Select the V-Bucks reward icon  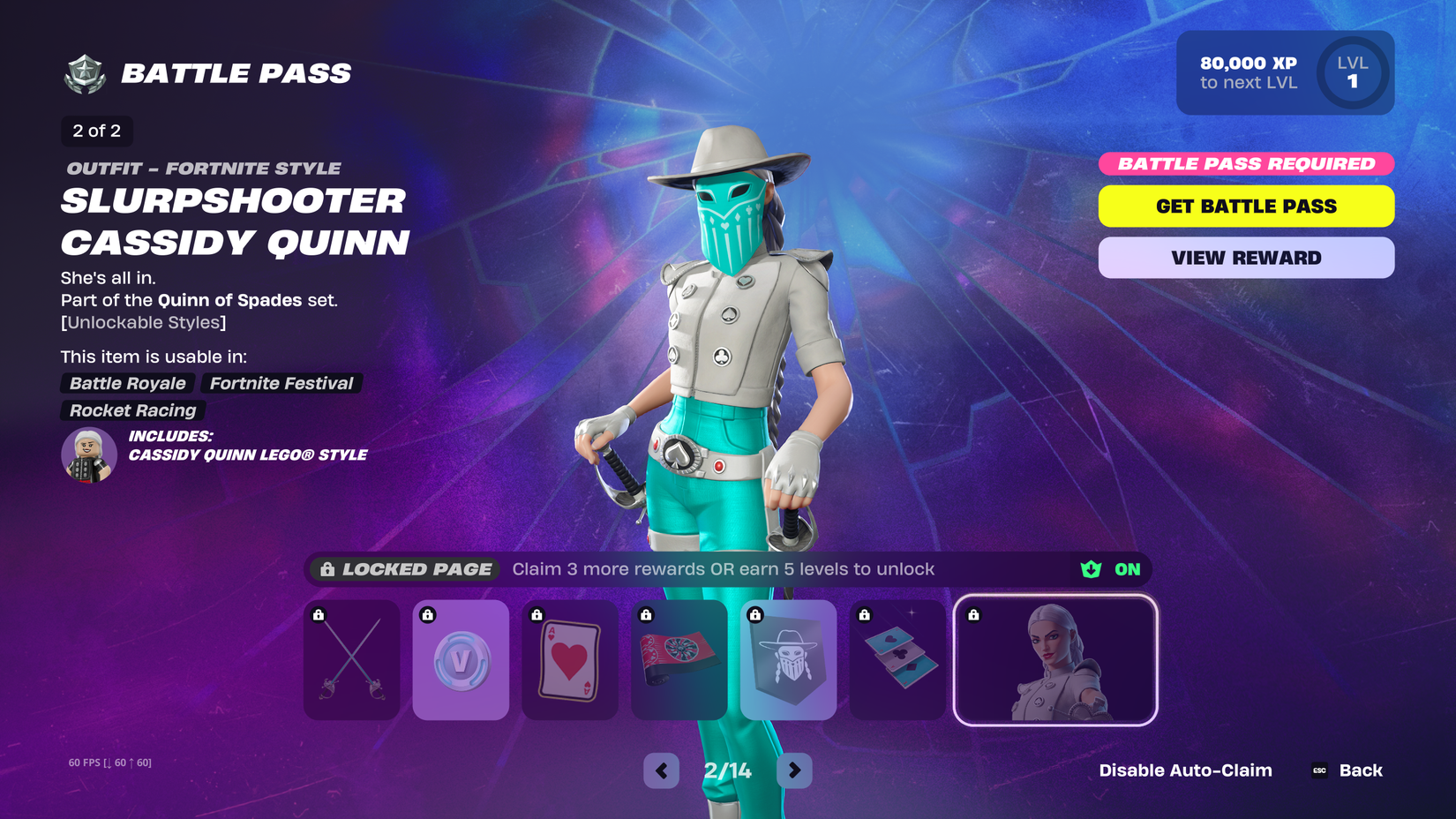461,660
